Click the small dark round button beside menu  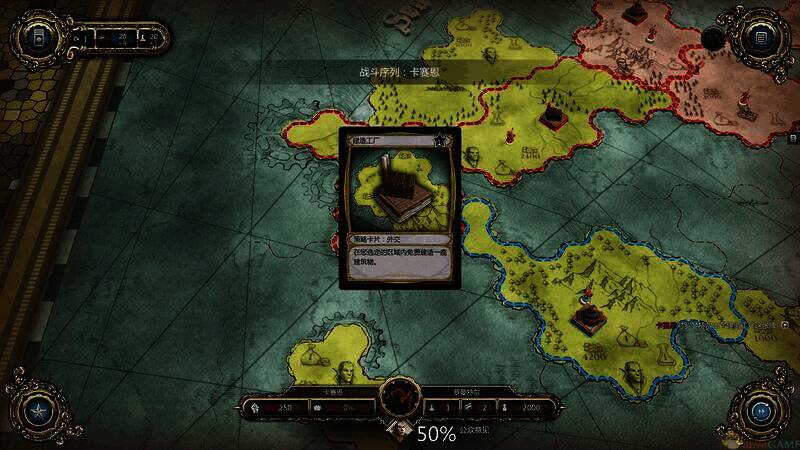(x=712, y=39)
